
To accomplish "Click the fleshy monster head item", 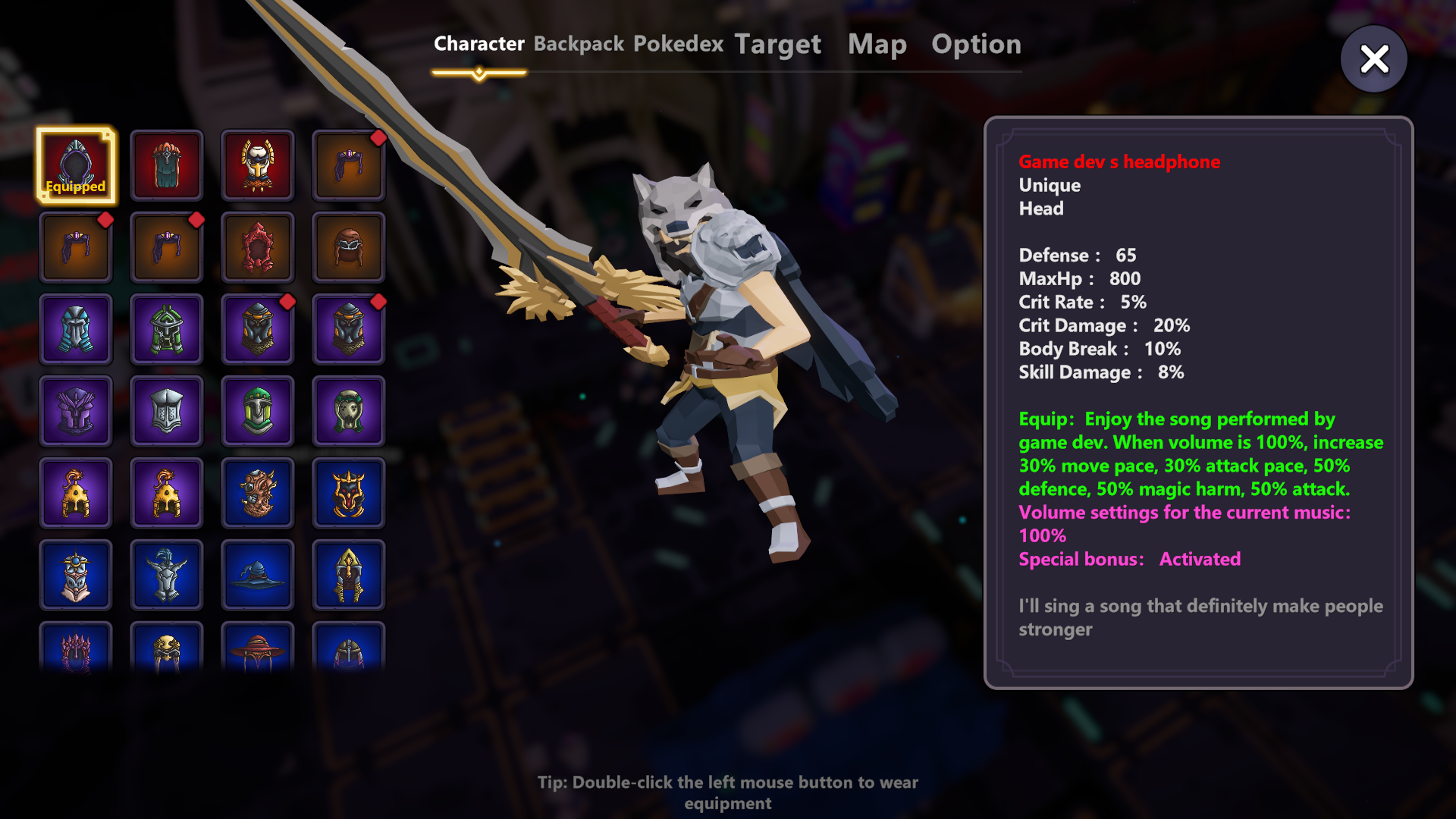I will 258,492.
